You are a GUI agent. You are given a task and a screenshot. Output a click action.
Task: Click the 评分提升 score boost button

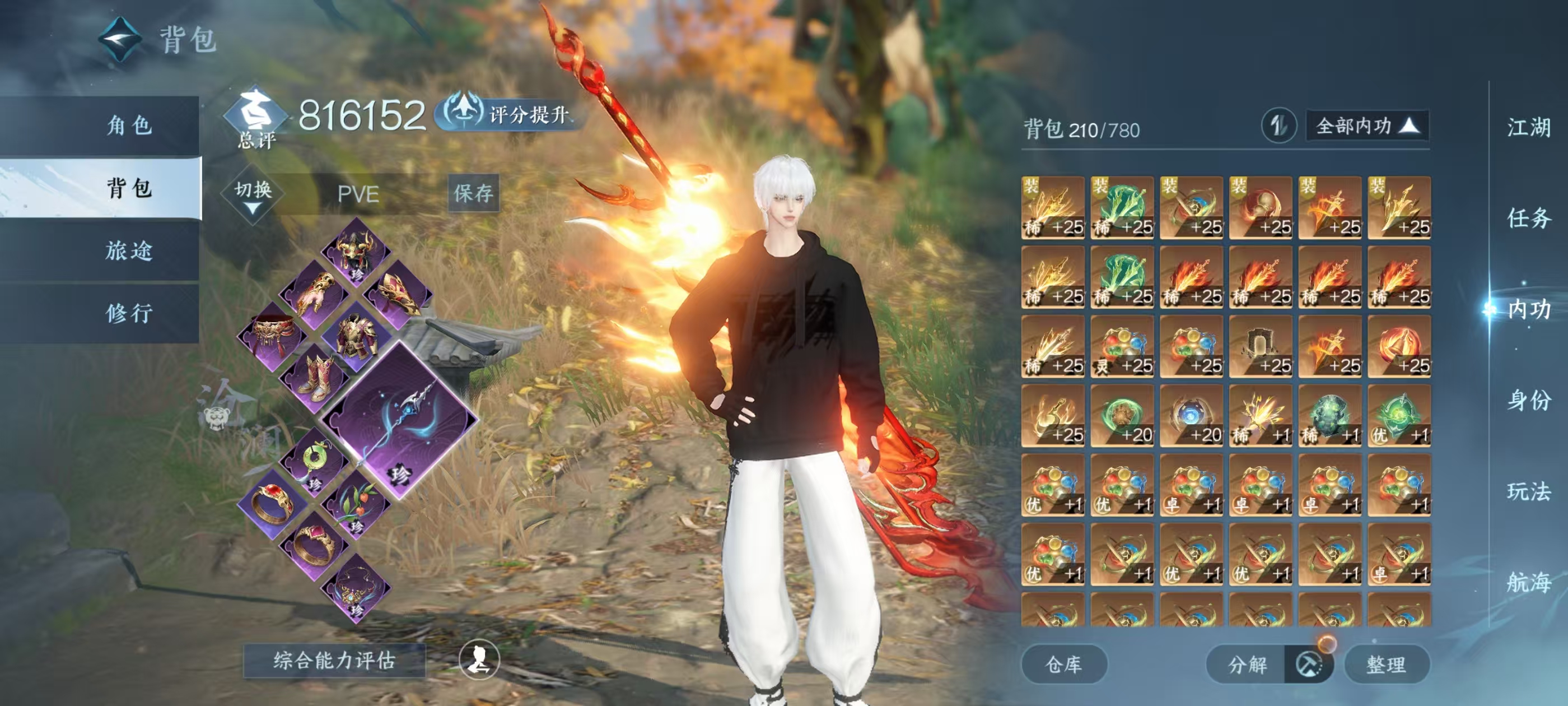click(511, 114)
